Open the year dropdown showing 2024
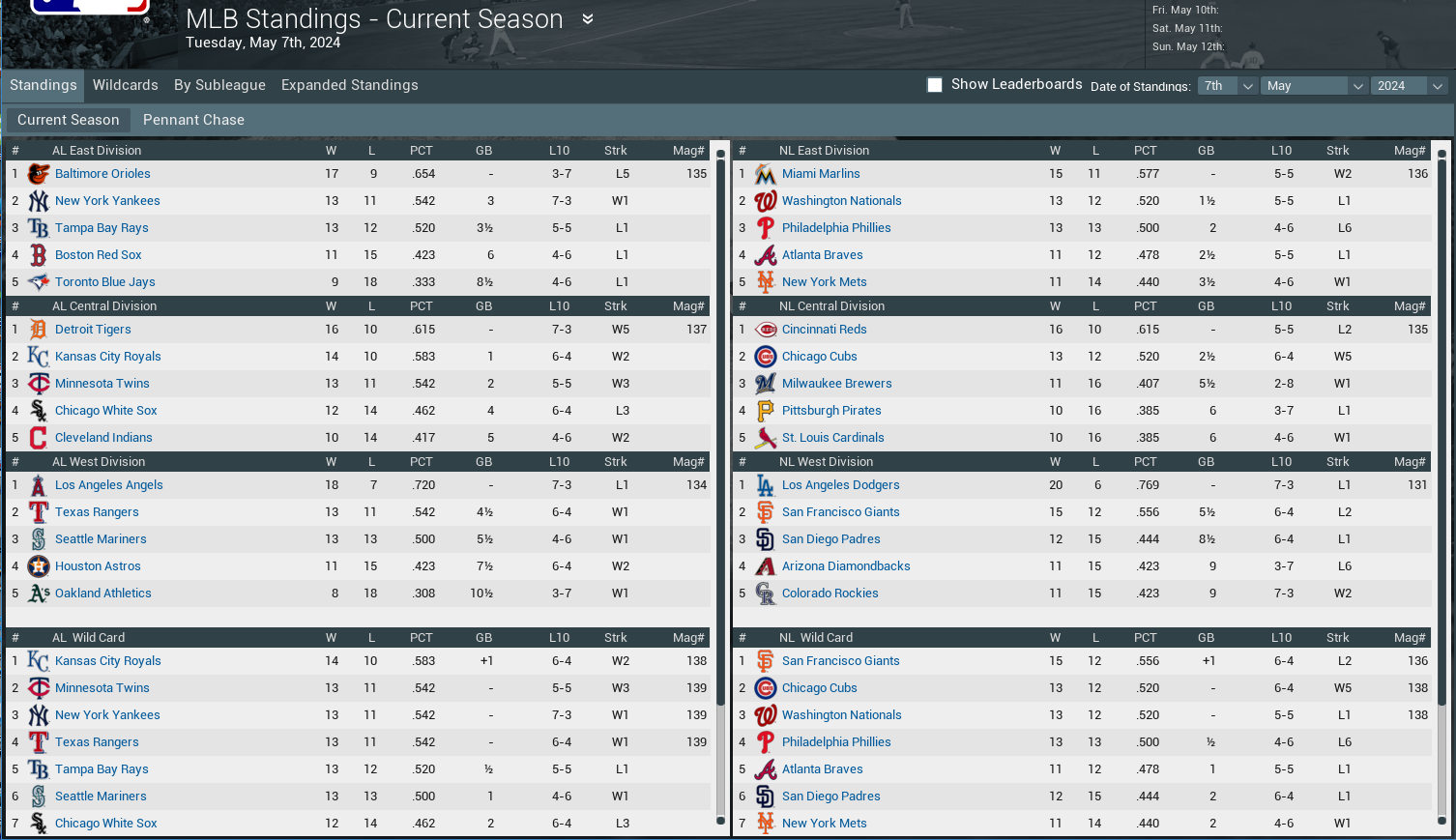This screenshot has width=1456, height=840. coord(1410,86)
